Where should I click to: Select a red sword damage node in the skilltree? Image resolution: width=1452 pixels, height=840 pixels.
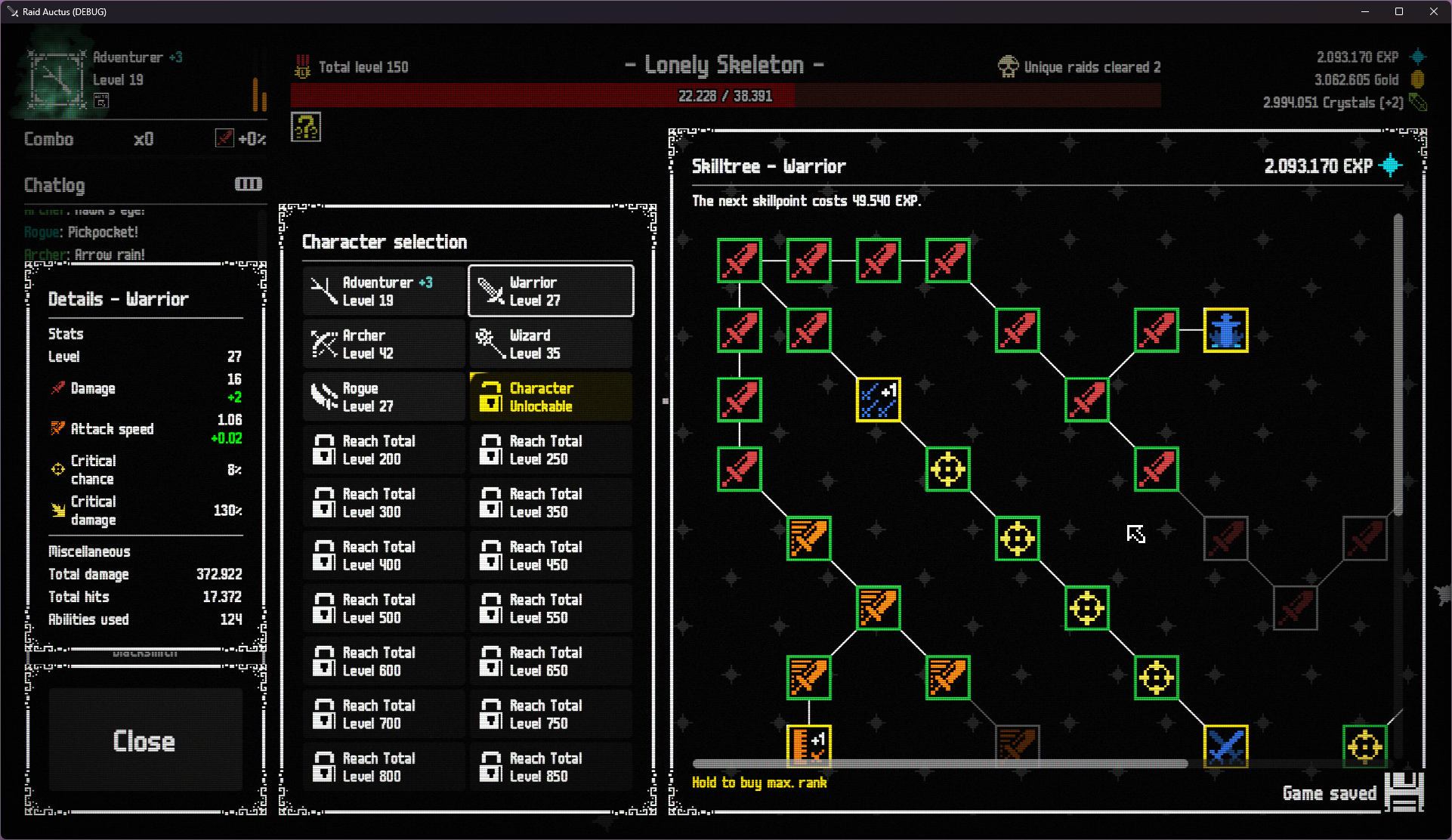coord(739,261)
